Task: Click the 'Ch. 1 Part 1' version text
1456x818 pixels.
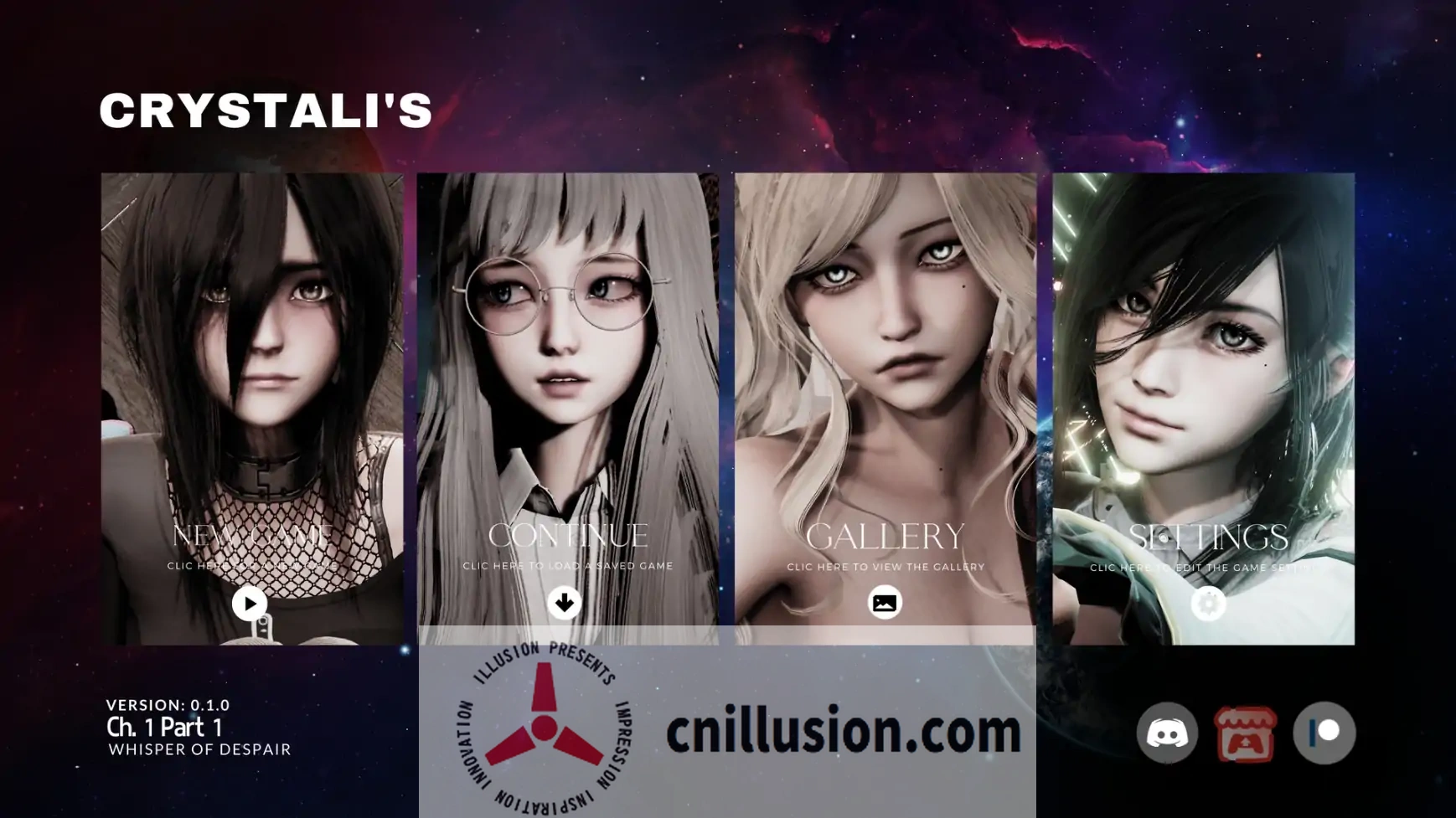Action: [164, 727]
